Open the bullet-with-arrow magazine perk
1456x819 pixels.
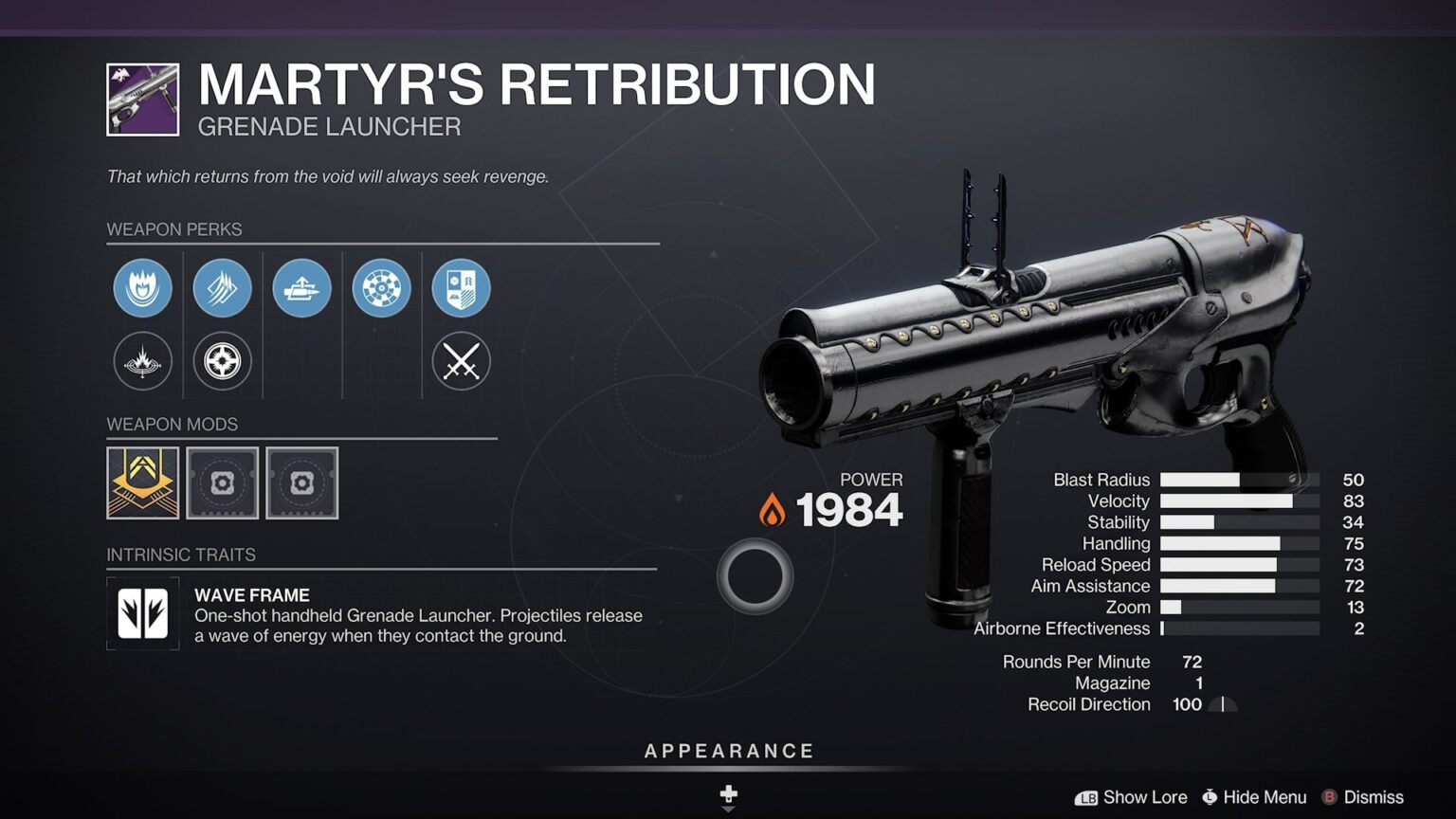(x=303, y=288)
